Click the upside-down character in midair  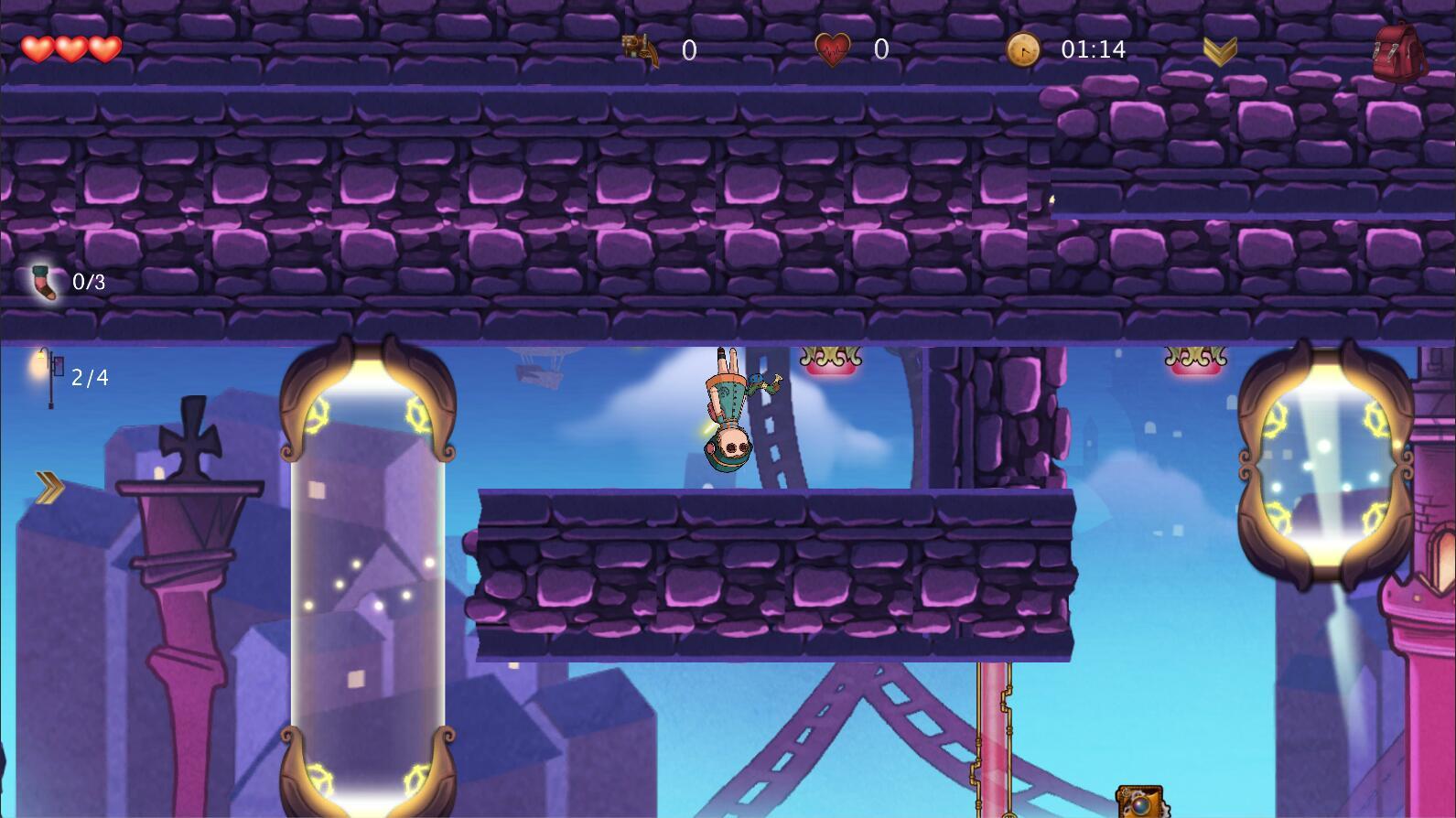point(730,412)
